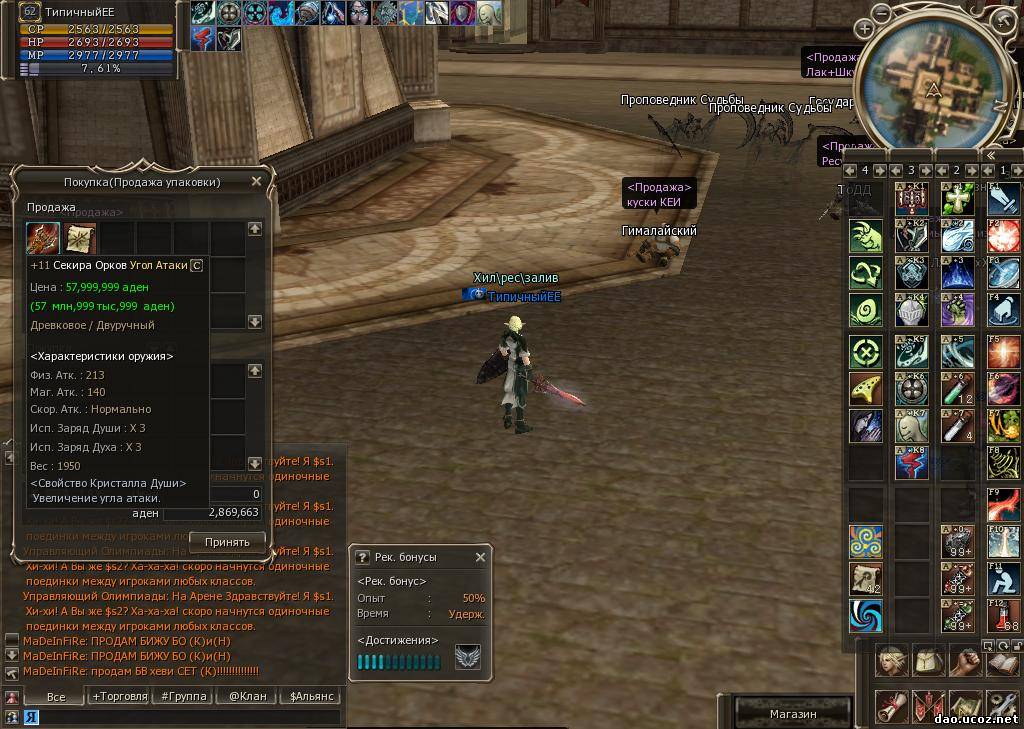Switch to the Все chat tab
Image resolution: width=1024 pixels, height=729 pixels.
pyautogui.click(x=56, y=696)
